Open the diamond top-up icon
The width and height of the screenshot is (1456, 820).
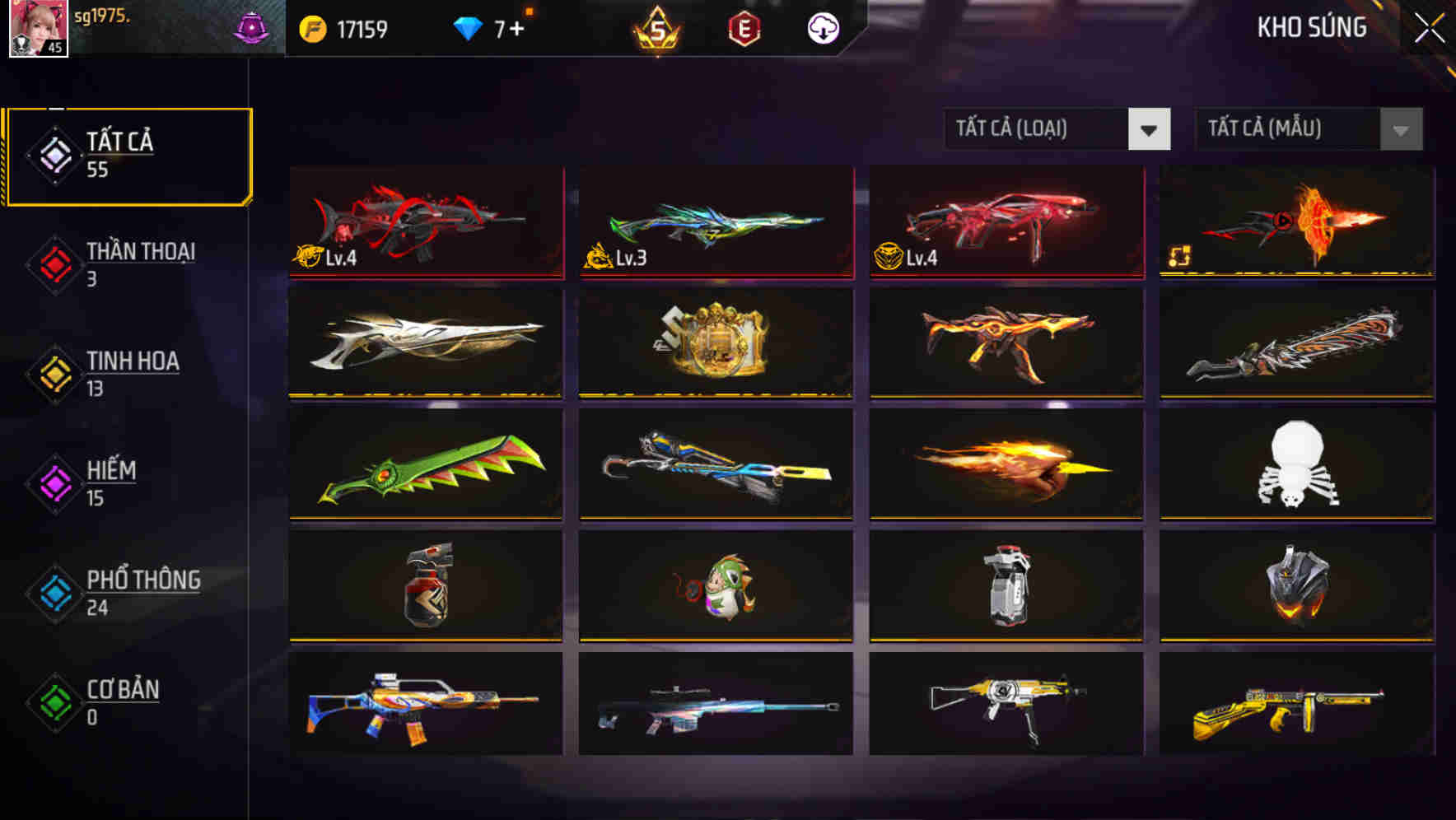[467, 27]
